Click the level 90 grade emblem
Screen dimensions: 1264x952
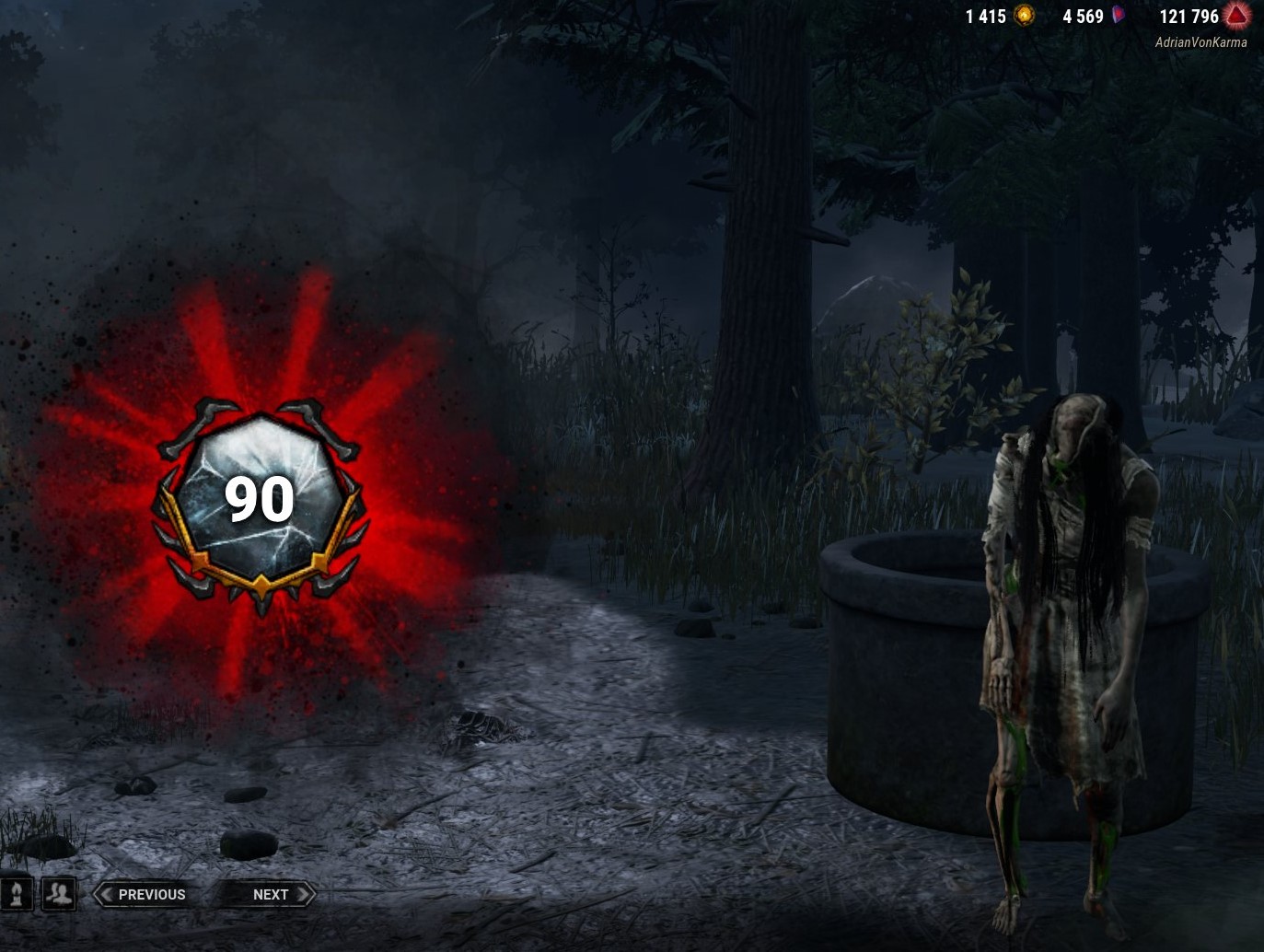click(x=261, y=498)
